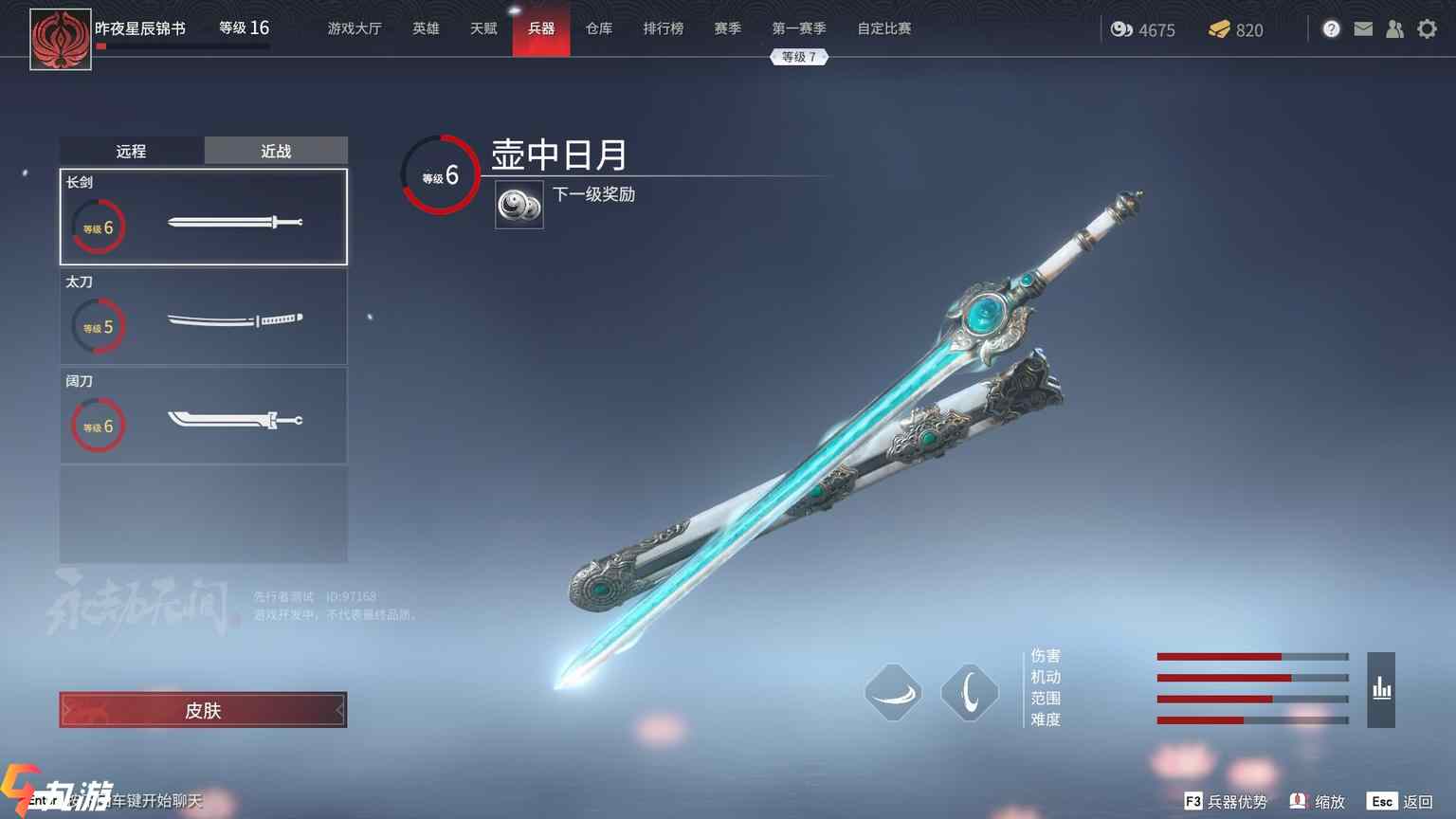Open the 皮肤 skins button
Screen dimensions: 1456x819
(203, 710)
